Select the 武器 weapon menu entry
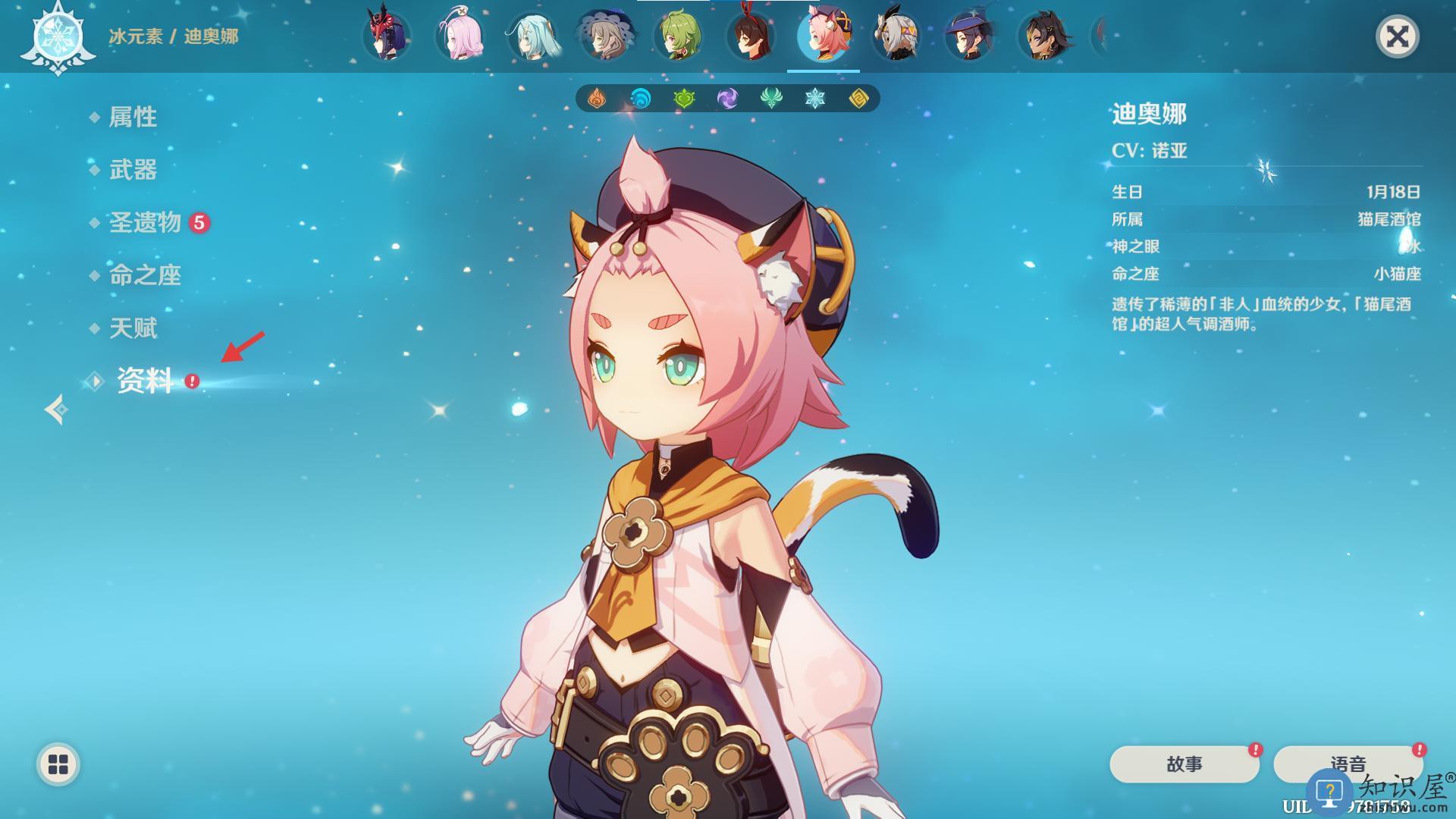Viewport: 1456px width, 819px height. [x=133, y=170]
